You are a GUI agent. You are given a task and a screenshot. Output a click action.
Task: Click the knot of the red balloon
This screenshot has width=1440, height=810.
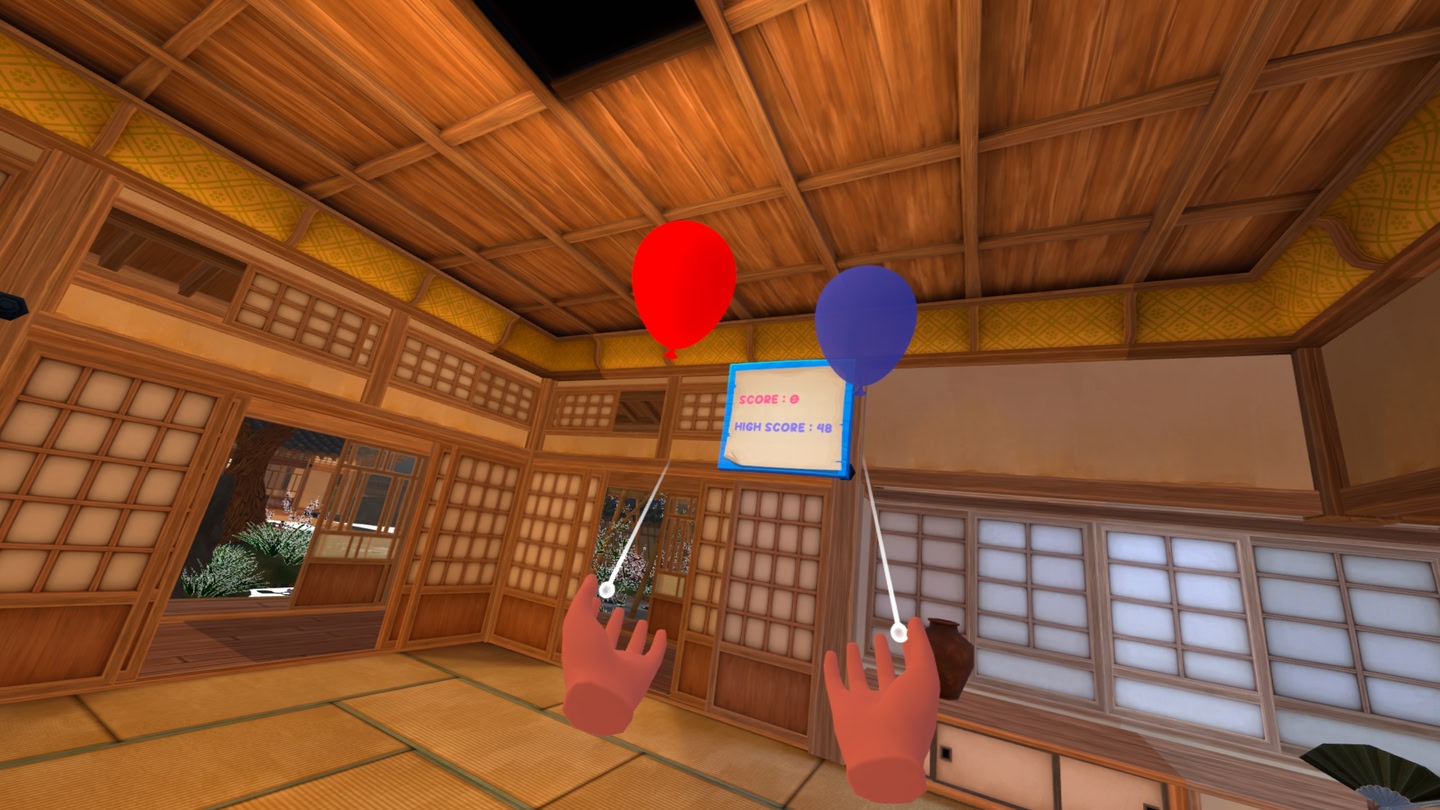pos(672,353)
